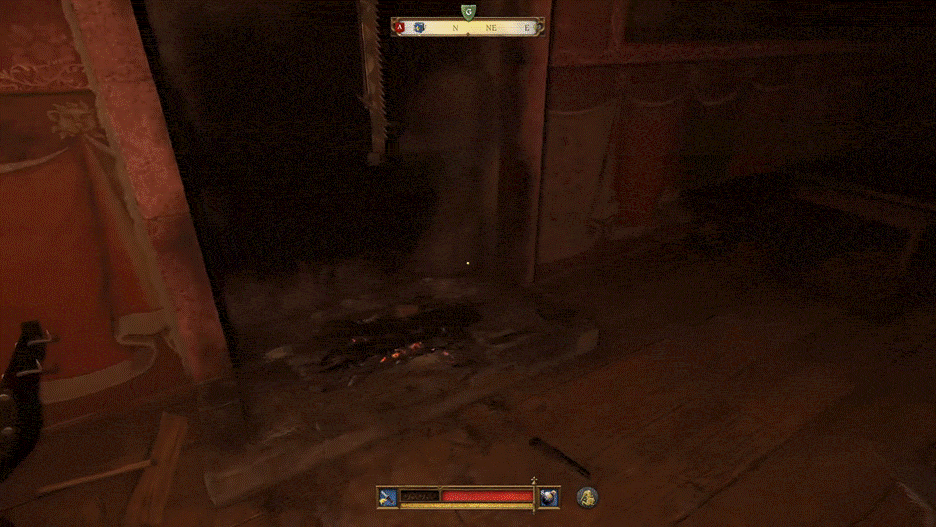The image size is (936, 527).
Task: Select the blue shield marker on the compass
Action: (x=418, y=28)
